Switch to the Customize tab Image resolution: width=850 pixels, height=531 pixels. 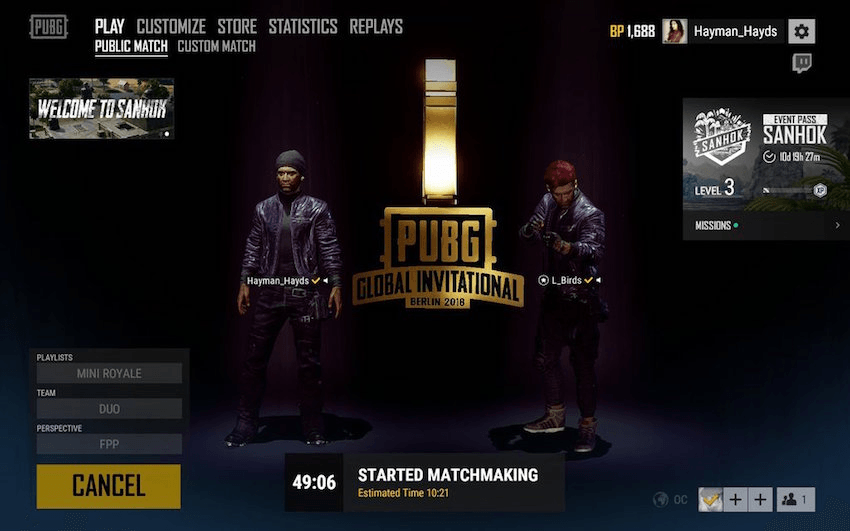[x=171, y=27]
